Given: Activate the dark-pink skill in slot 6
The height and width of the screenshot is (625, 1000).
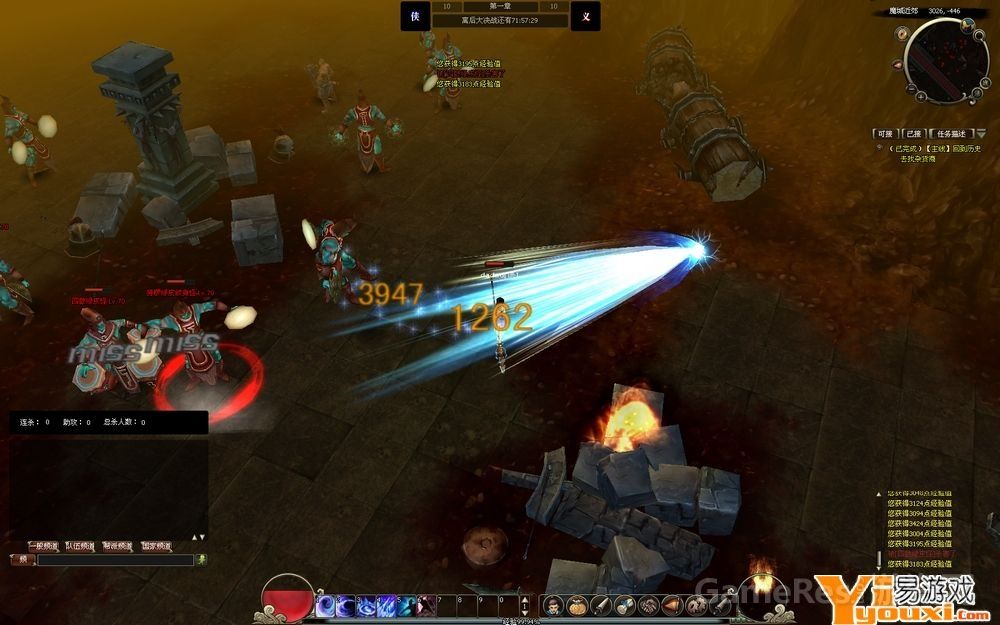Looking at the screenshot, I should [x=427, y=606].
